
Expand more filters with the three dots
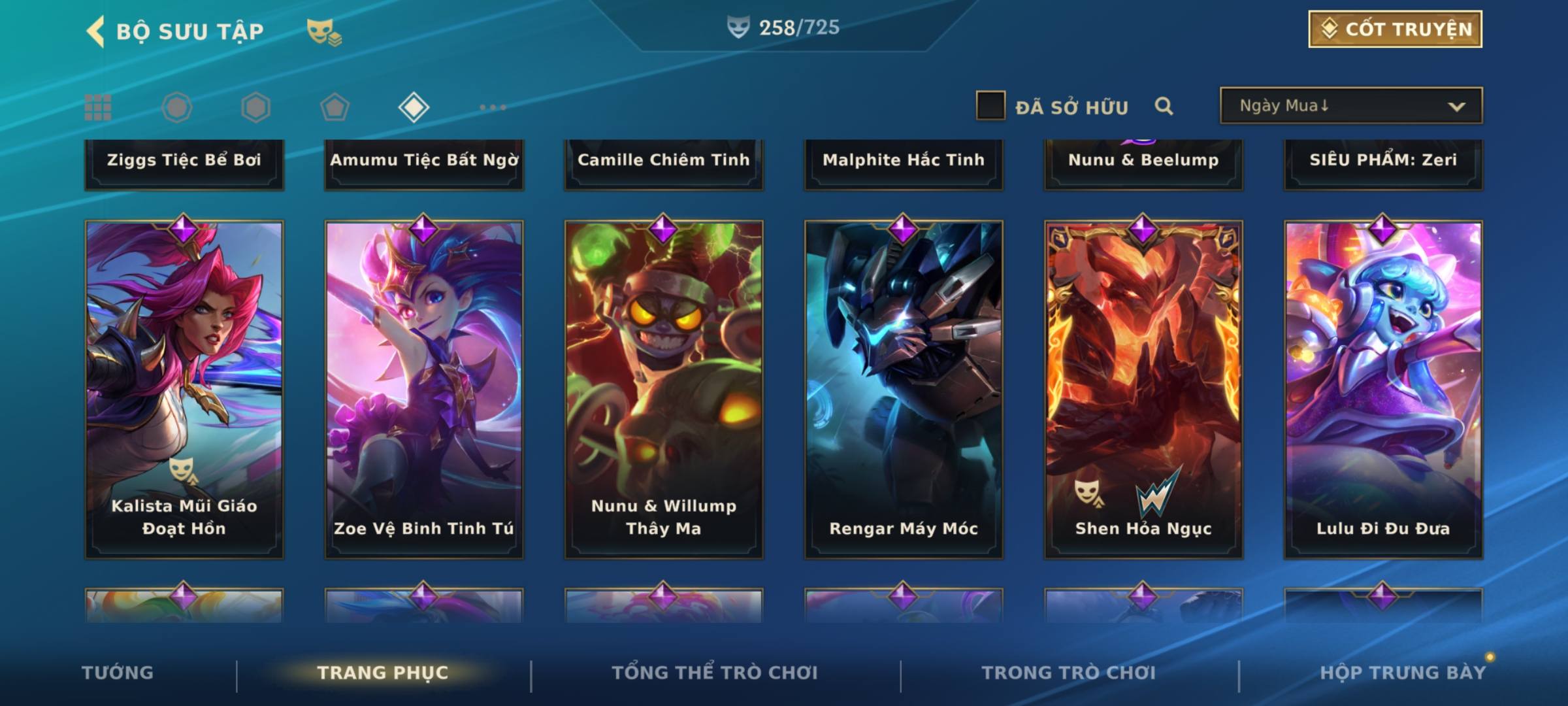[x=493, y=107]
